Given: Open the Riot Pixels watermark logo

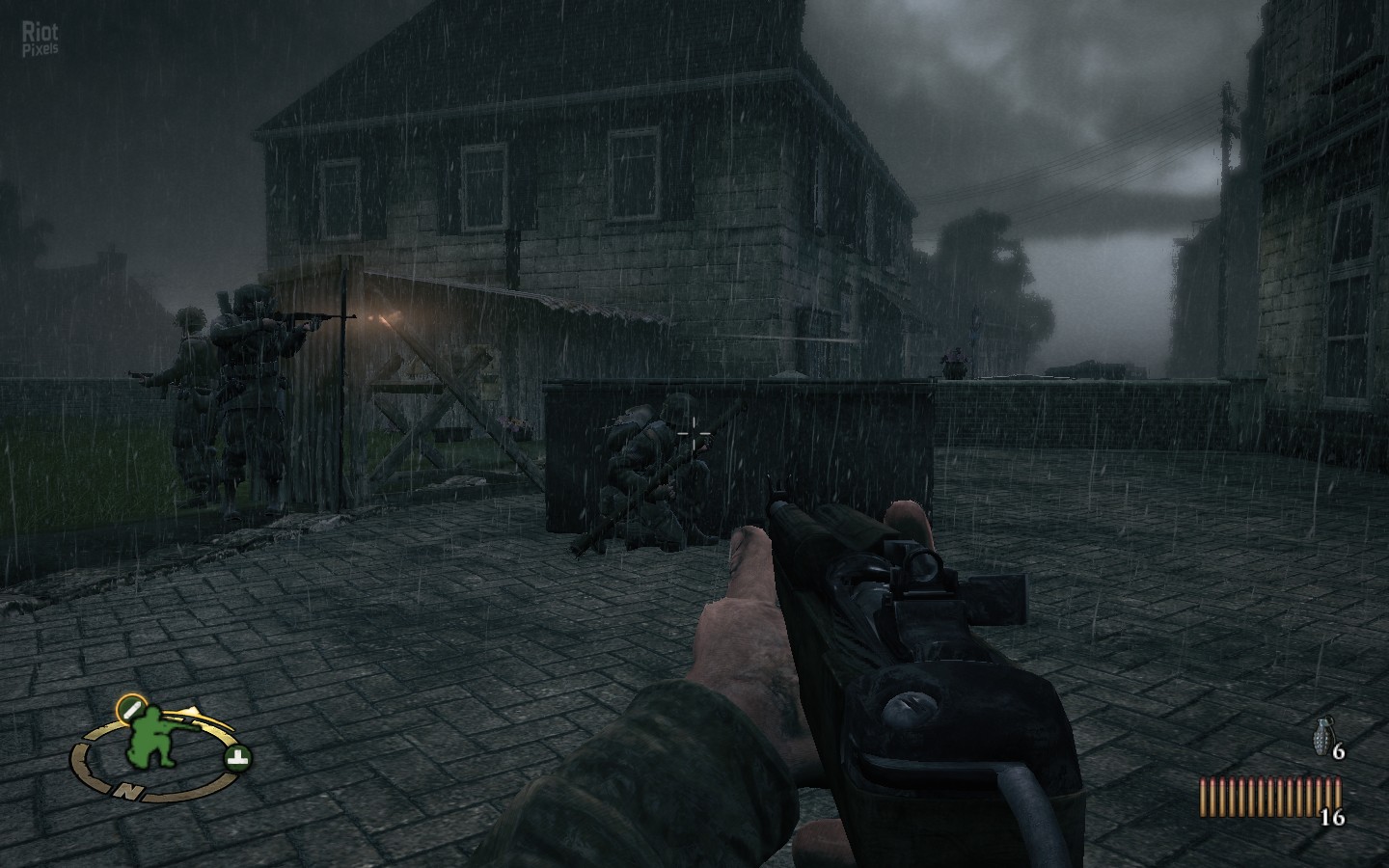Looking at the screenshot, I should coord(40,40).
